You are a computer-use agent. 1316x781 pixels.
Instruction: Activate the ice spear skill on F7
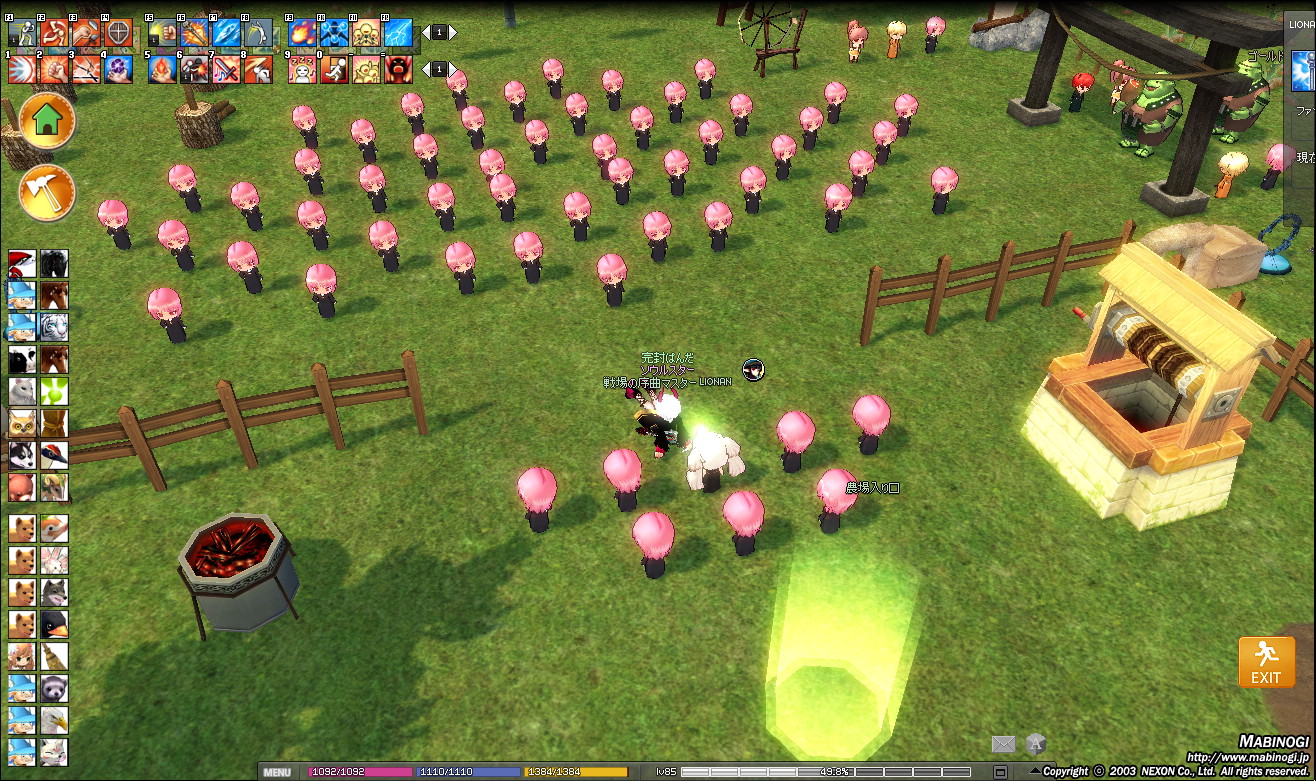(225, 33)
